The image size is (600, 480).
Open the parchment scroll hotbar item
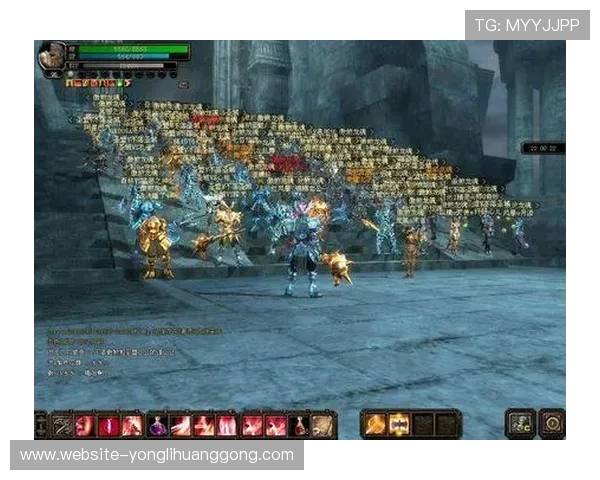point(322,425)
